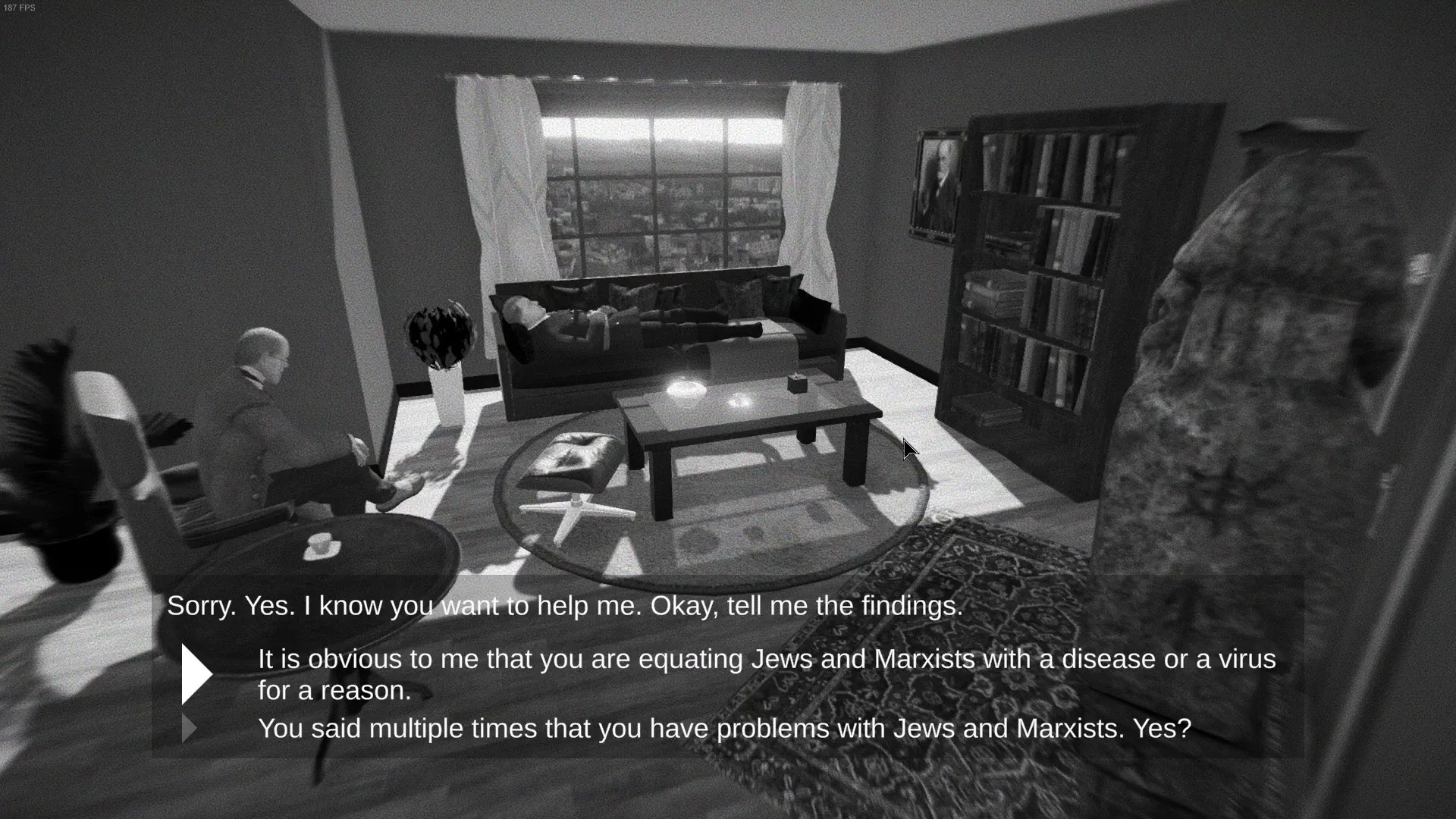Click the small arrow beside the second response
Image resolution: width=1456 pixels, height=819 pixels.
tap(190, 728)
